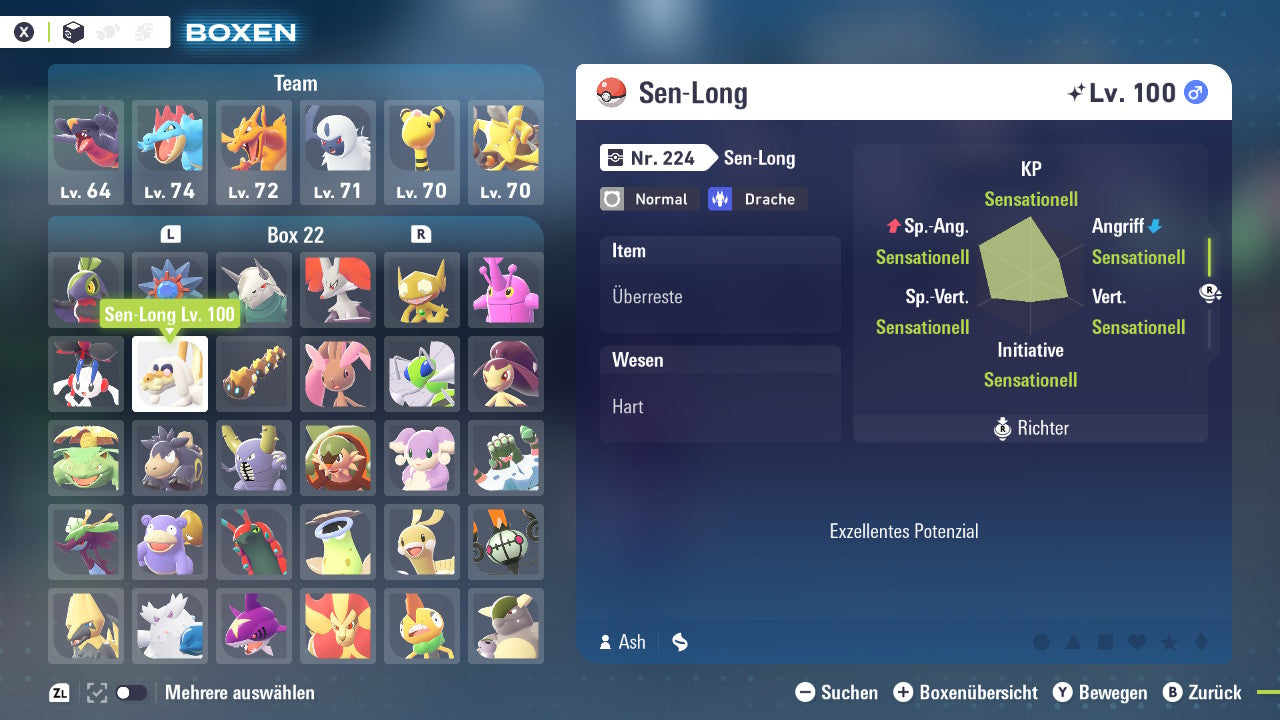This screenshot has height=720, width=1280.
Task: Switch to the previous box with the L arrow
Action: coord(170,235)
